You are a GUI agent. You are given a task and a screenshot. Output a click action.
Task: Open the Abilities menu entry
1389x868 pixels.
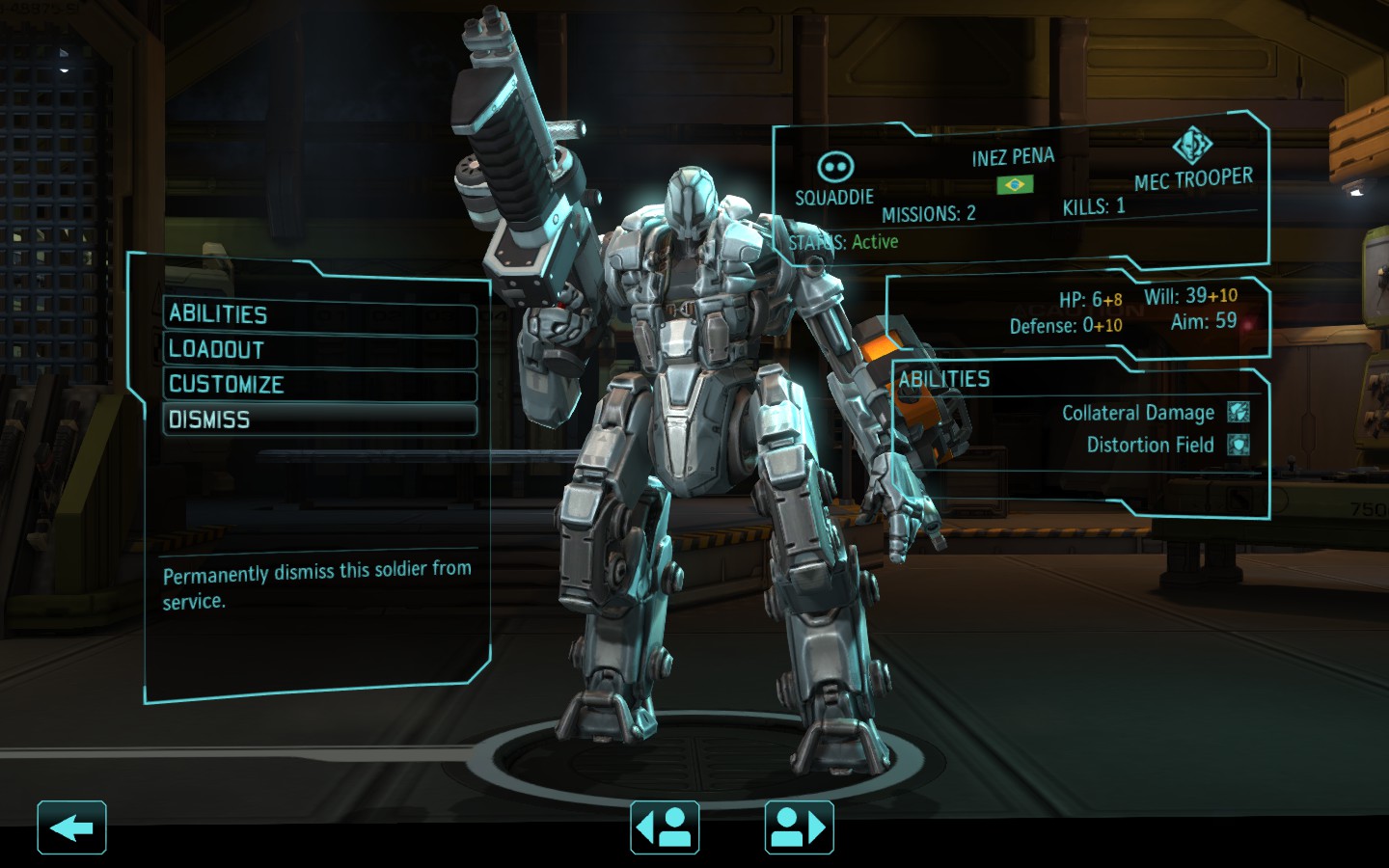tap(319, 315)
